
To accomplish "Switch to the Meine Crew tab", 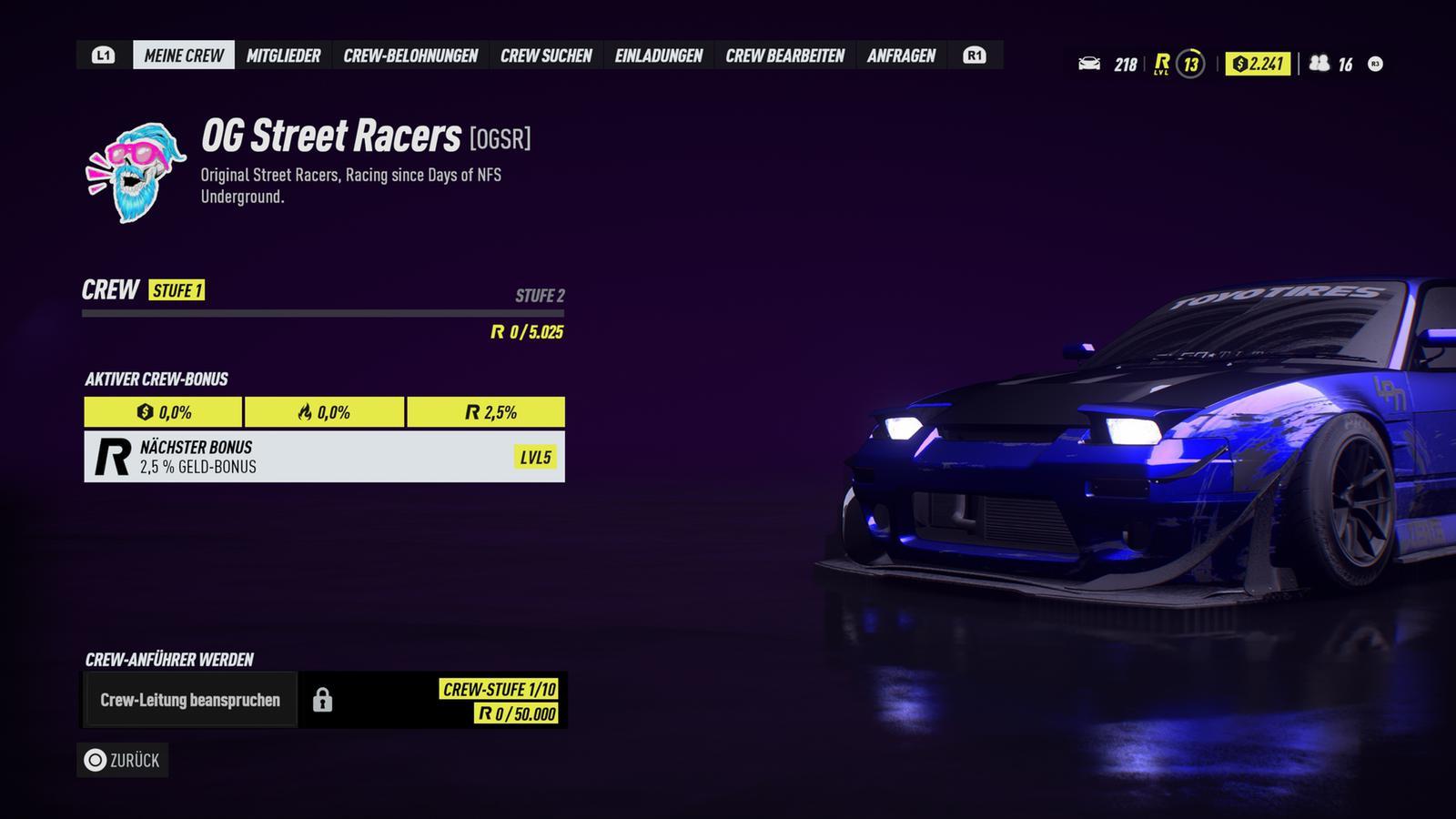I will click(x=184, y=56).
